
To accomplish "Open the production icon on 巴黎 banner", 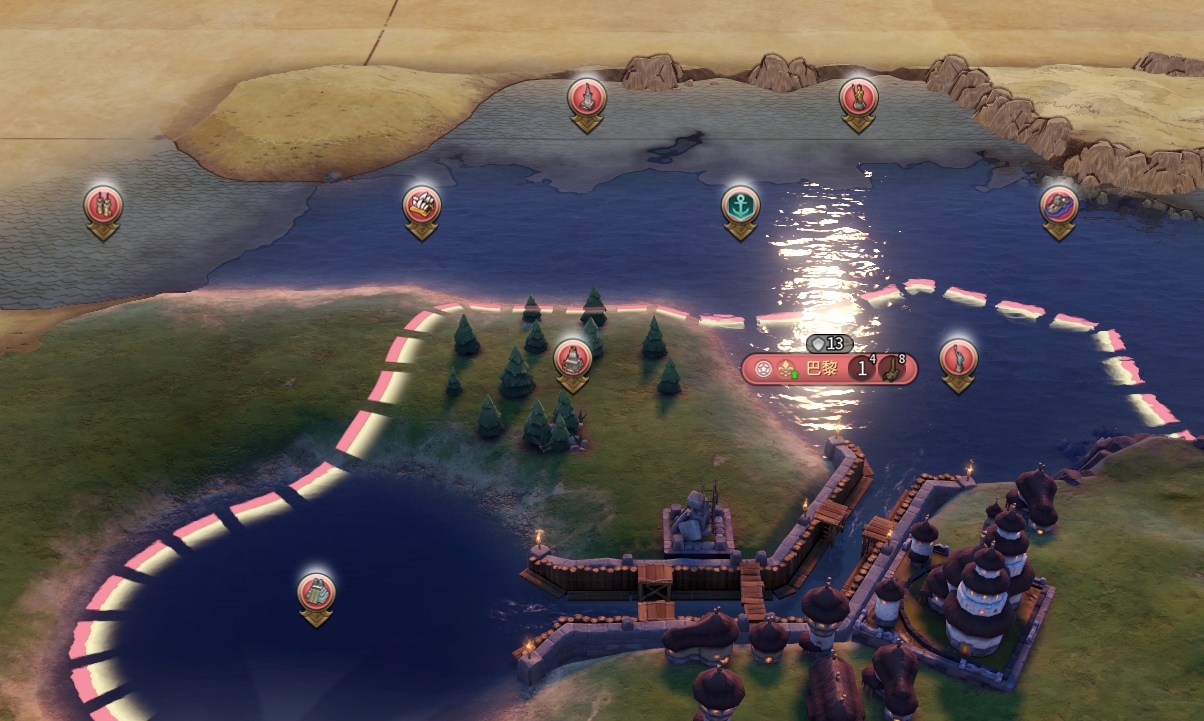I will tap(892, 369).
